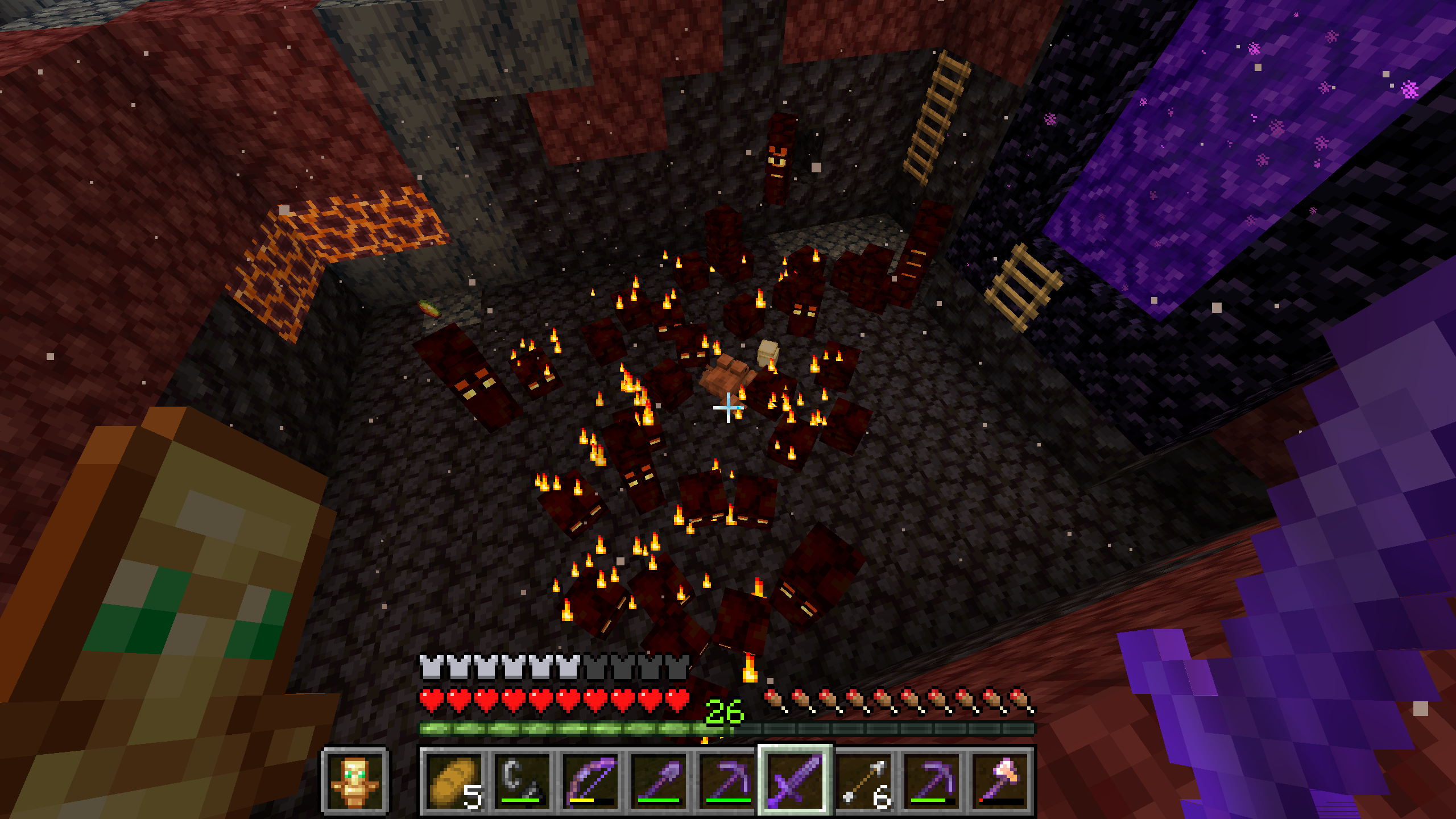Select the pickaxe next to the arrows
Viewport: 1456px width, 819px height.
pos(932,780)
